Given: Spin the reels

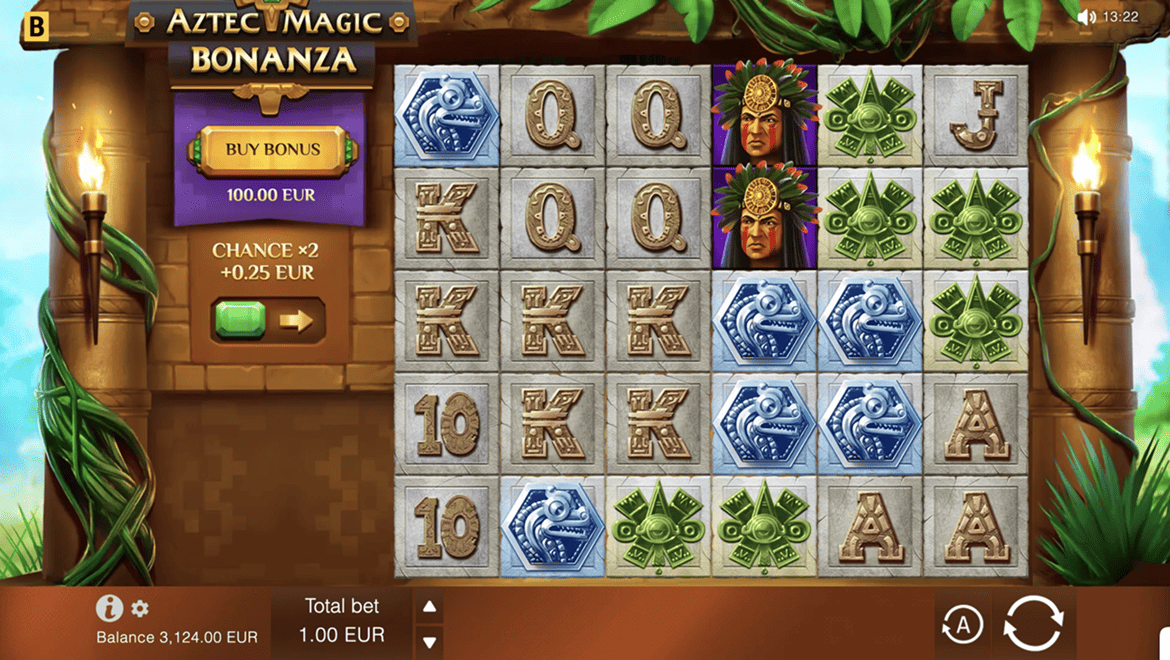Looking at the screenshot, I should click(1034, 623).
